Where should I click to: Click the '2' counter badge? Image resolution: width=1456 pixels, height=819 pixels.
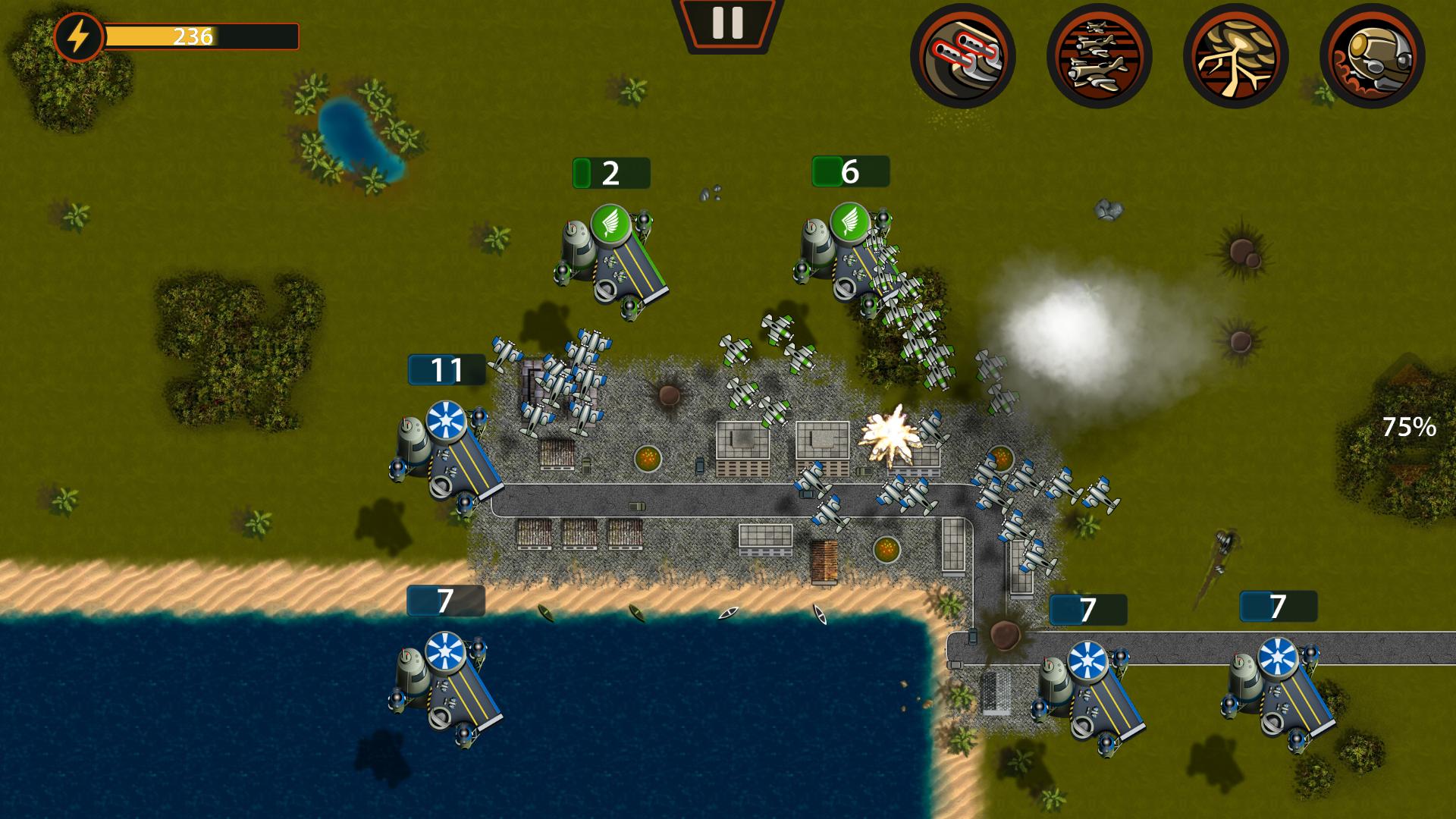(x=609, y=173)
